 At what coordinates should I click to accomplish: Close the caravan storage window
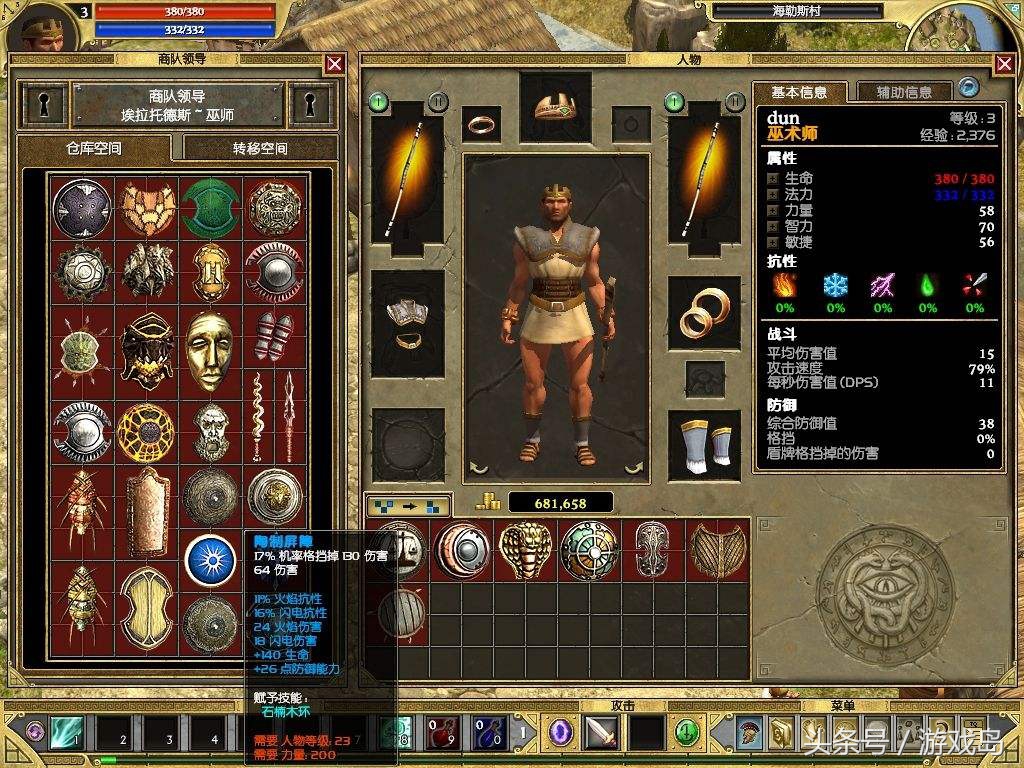(x=334, y=64)
